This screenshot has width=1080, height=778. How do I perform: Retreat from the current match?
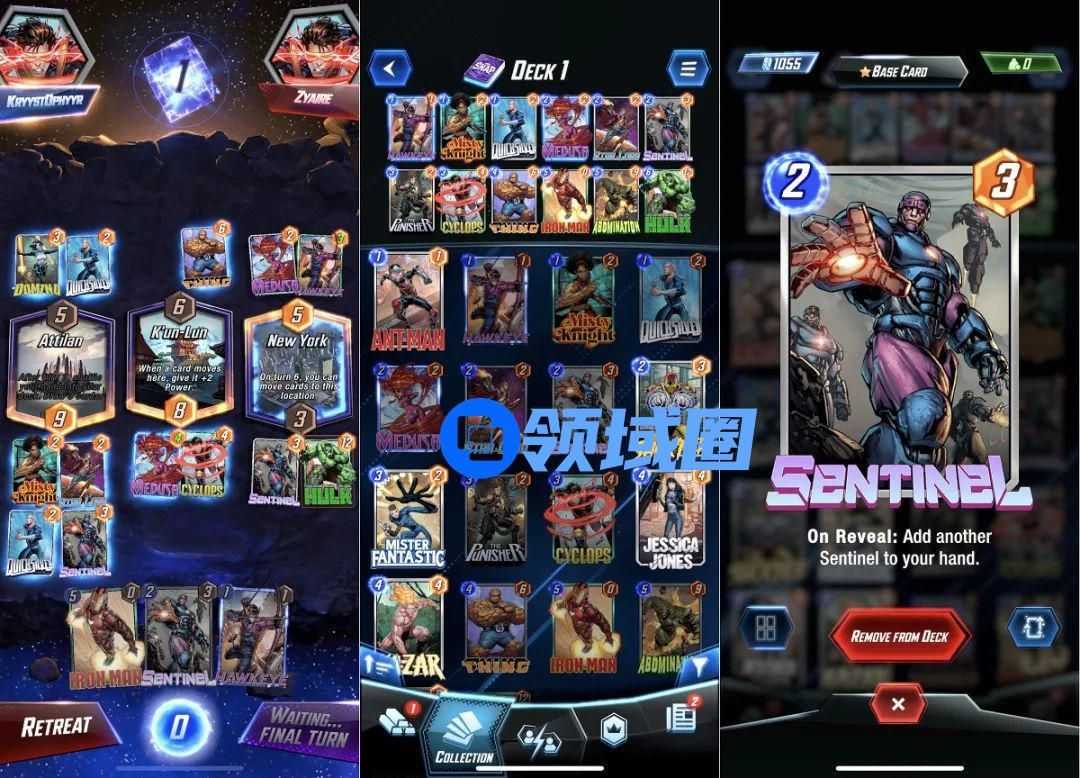click(x=57, y=727)
